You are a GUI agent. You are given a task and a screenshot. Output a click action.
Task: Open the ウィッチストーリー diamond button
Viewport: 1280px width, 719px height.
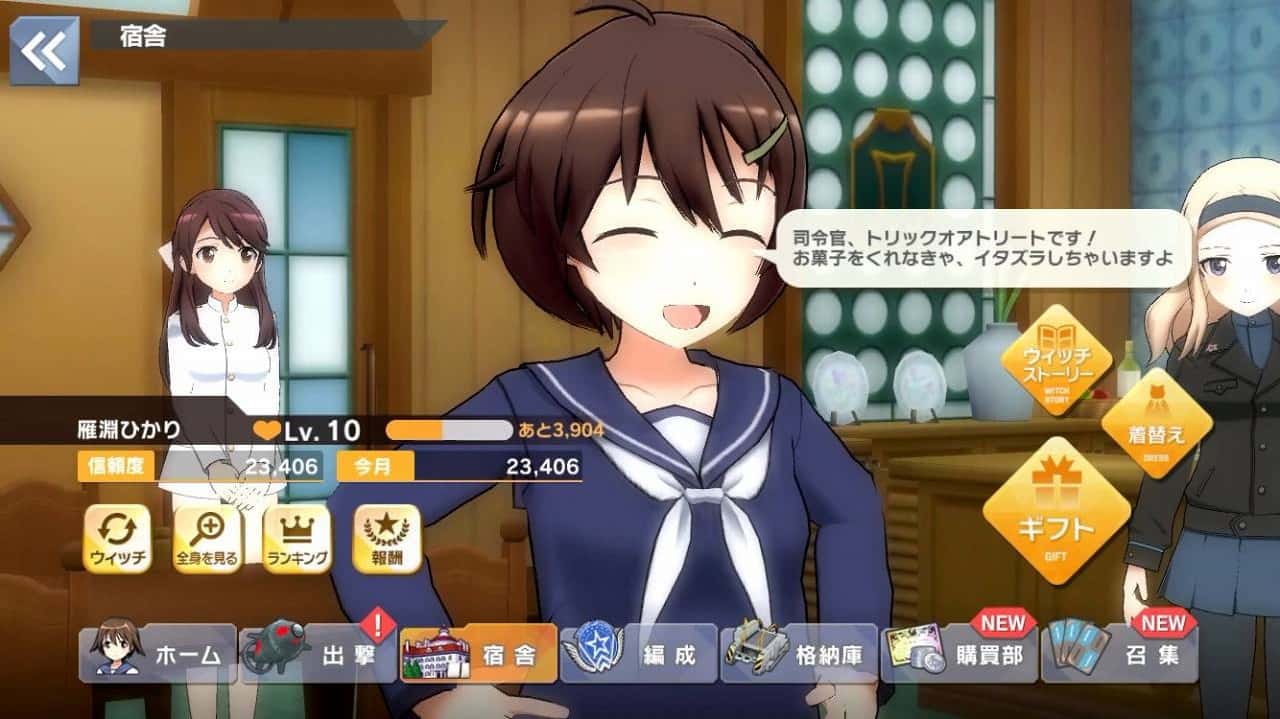click(x=1056, y=359)
